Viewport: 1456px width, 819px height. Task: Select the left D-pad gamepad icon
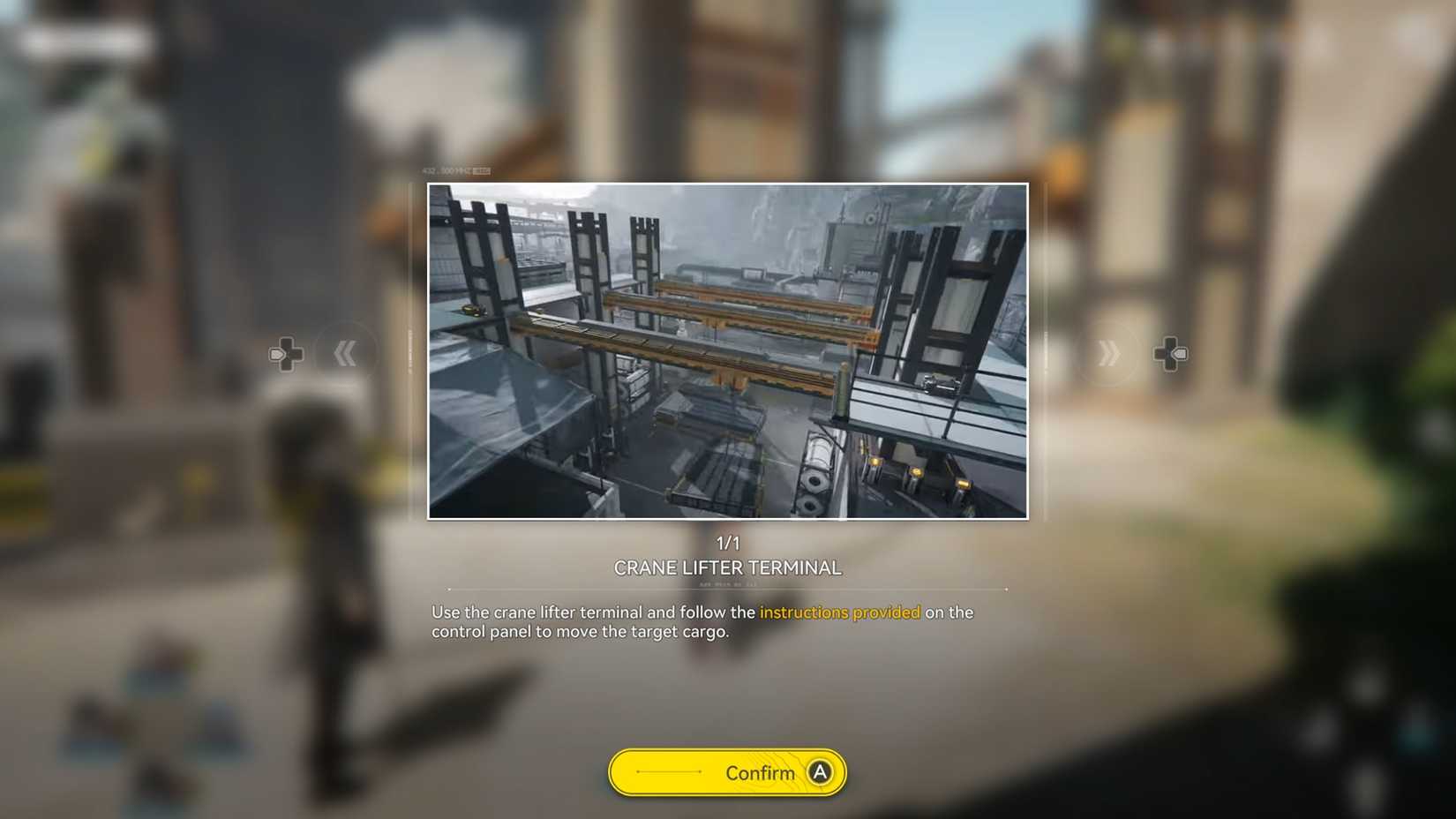tap(285, 352)
